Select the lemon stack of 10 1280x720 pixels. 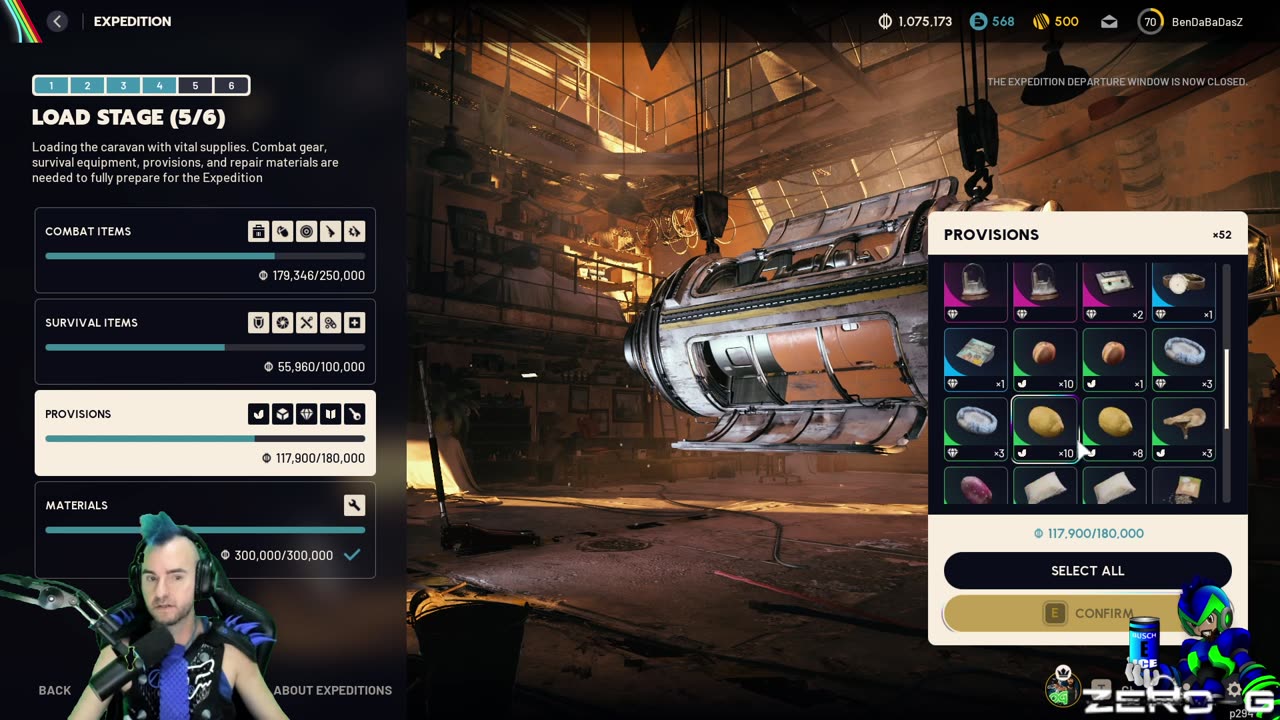click(x=1044, y=429)
